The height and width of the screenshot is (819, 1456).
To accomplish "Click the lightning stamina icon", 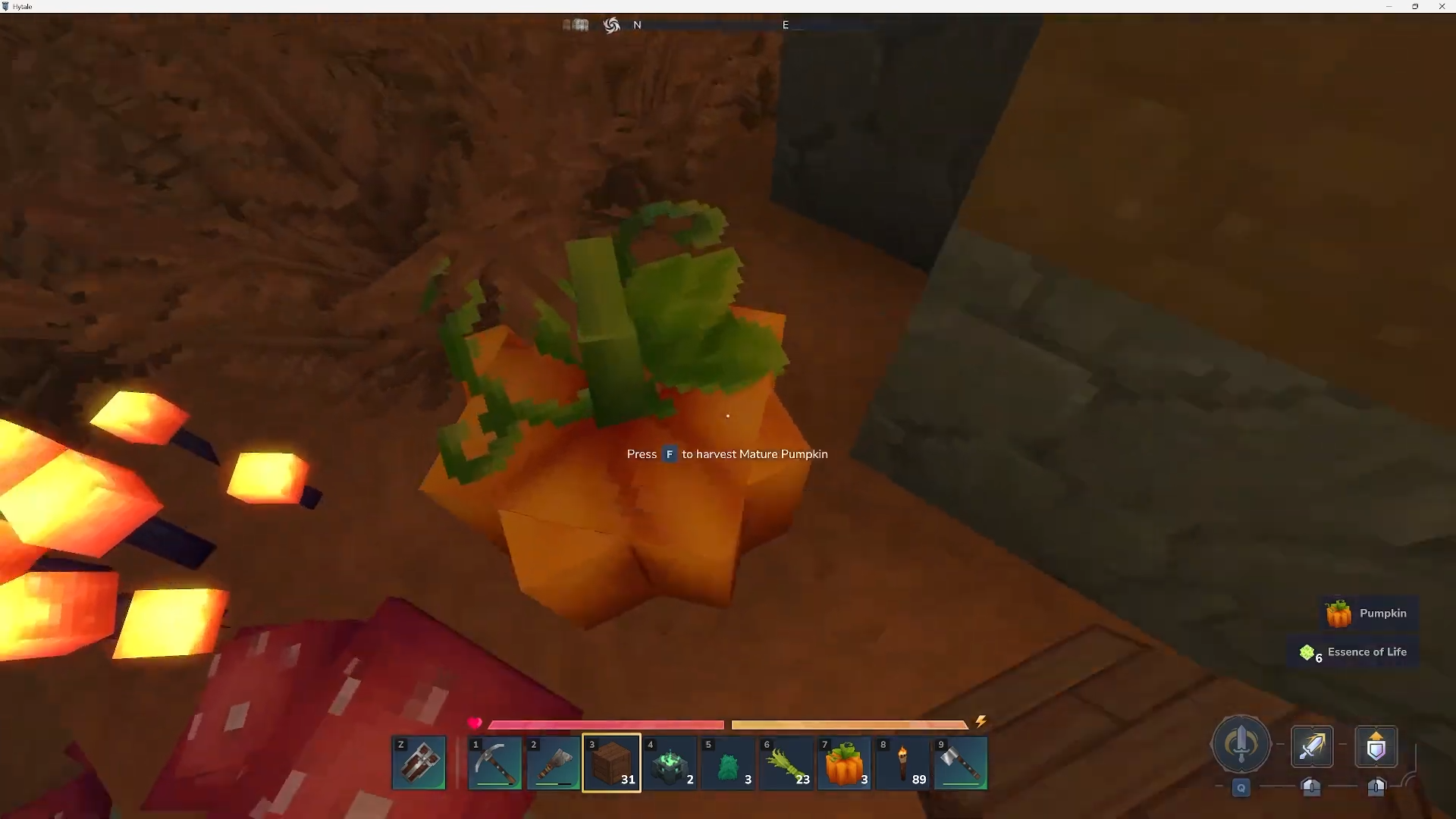I will tap(981, 721).
